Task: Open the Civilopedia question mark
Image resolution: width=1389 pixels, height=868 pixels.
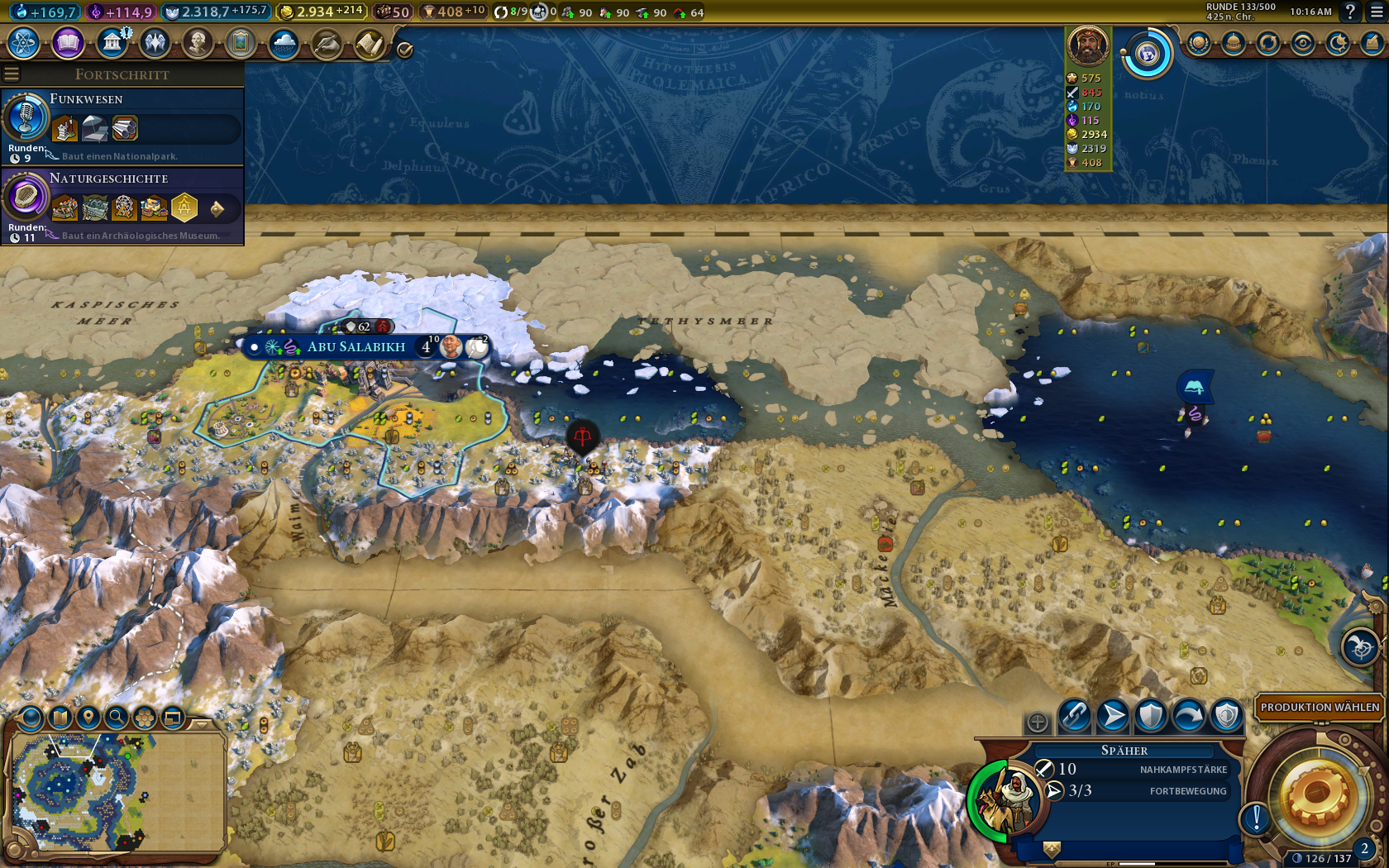Action: click(x=1350, y=12)
